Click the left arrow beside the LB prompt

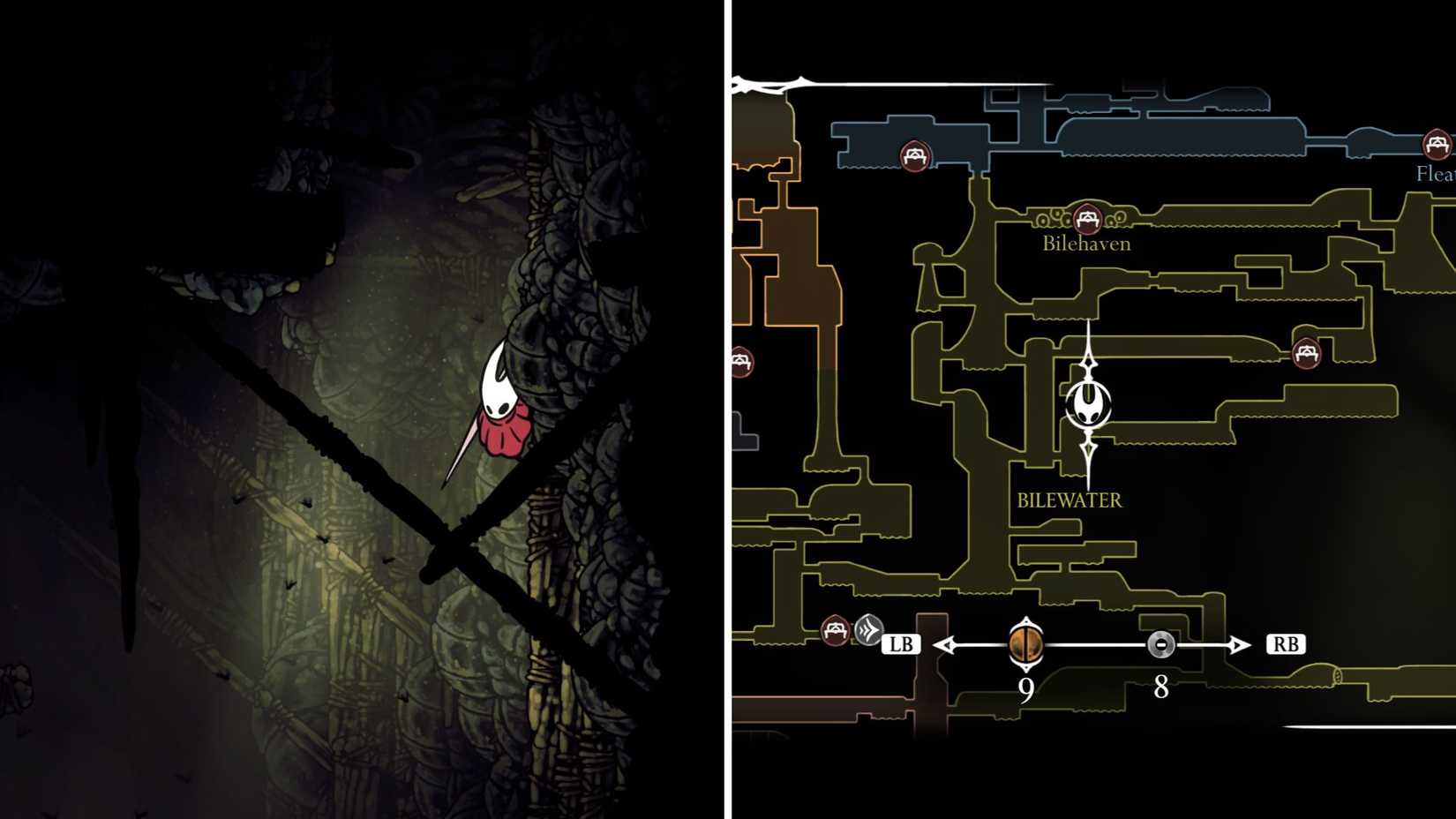tap(946, 643)
